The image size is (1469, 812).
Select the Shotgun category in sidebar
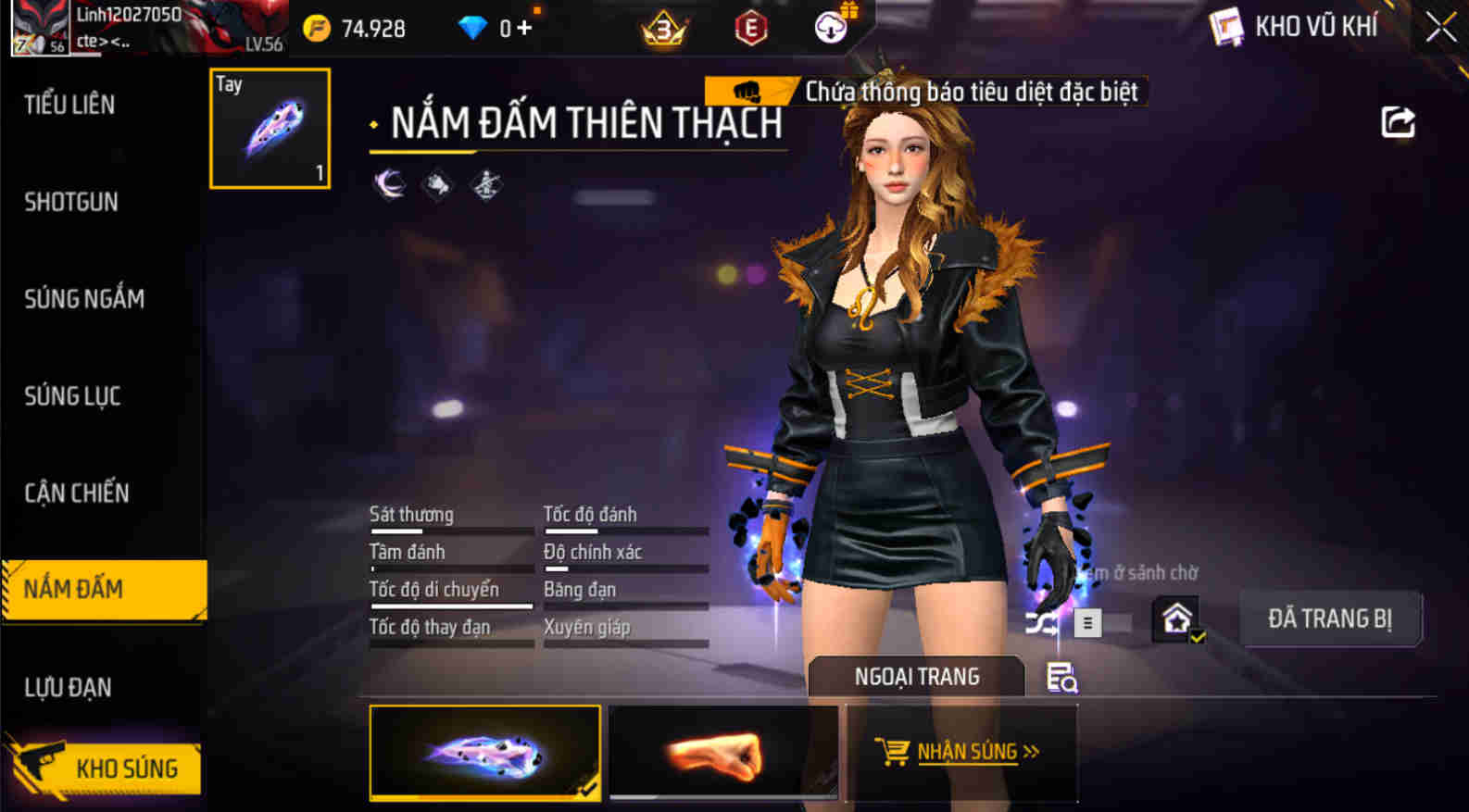(x=71, y=202)
